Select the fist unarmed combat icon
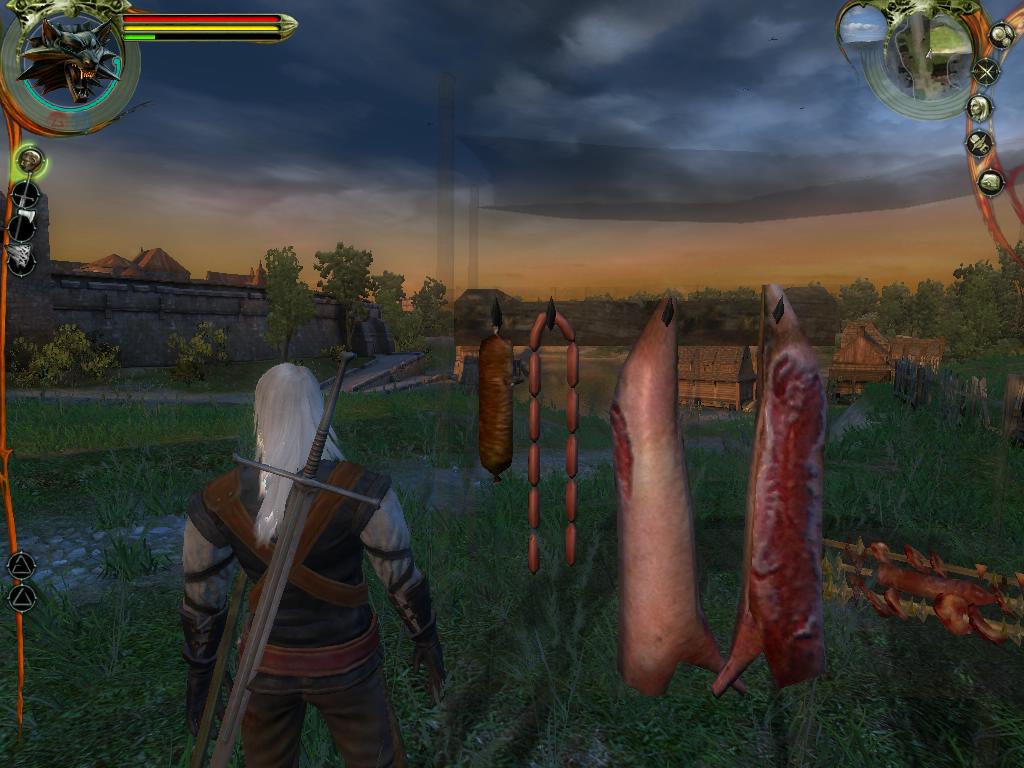This screenshot has height=768, width=1024. tap(30, 159)
